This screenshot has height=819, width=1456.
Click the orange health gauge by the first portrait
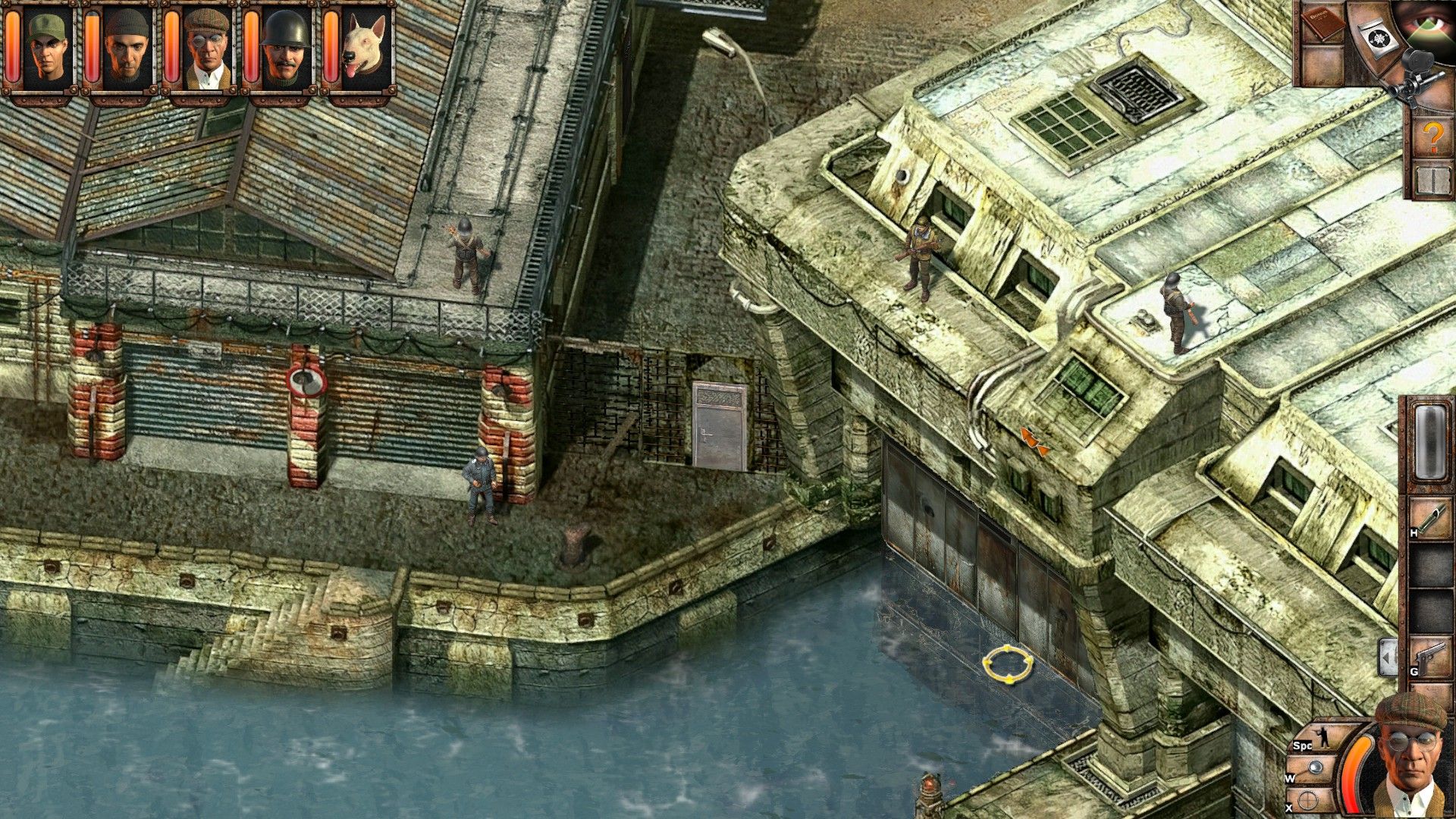point(14,45)
